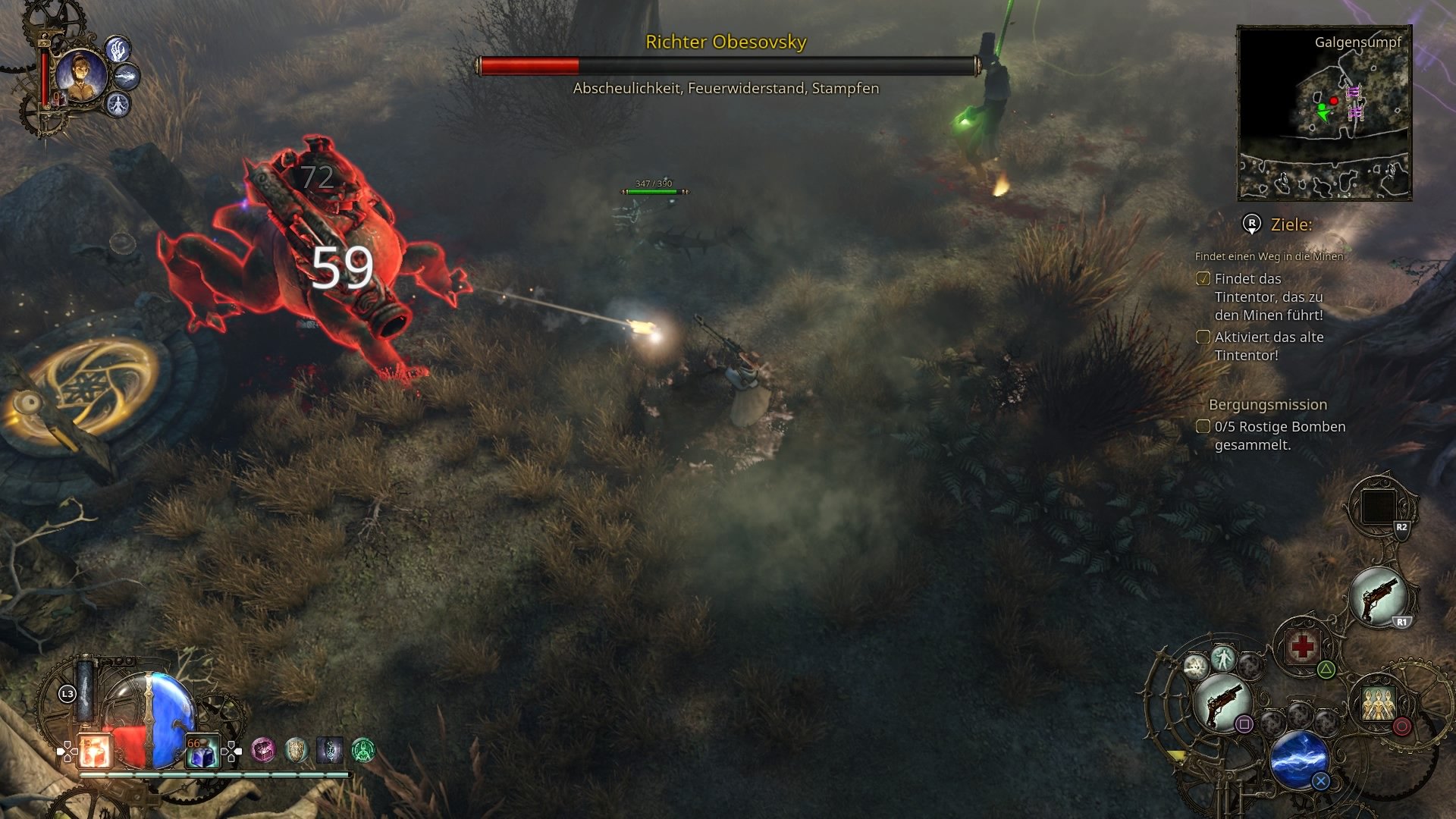The image size is (1456, 819).
Task: Open the character portrait in the top-left
Action: tap(82, 76)
